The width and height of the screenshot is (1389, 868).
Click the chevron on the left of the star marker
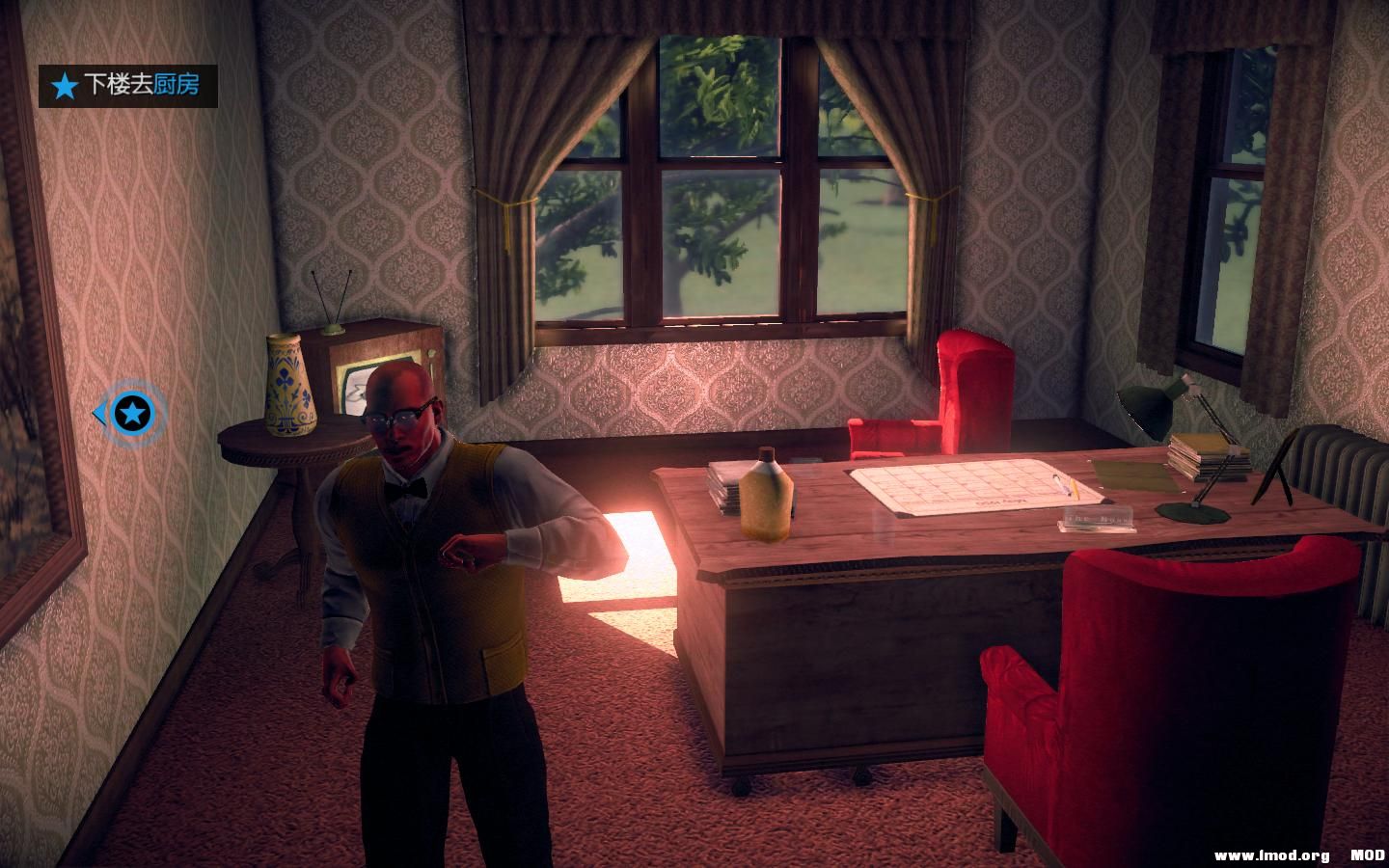pyautogui.click(x=102, y=411)
